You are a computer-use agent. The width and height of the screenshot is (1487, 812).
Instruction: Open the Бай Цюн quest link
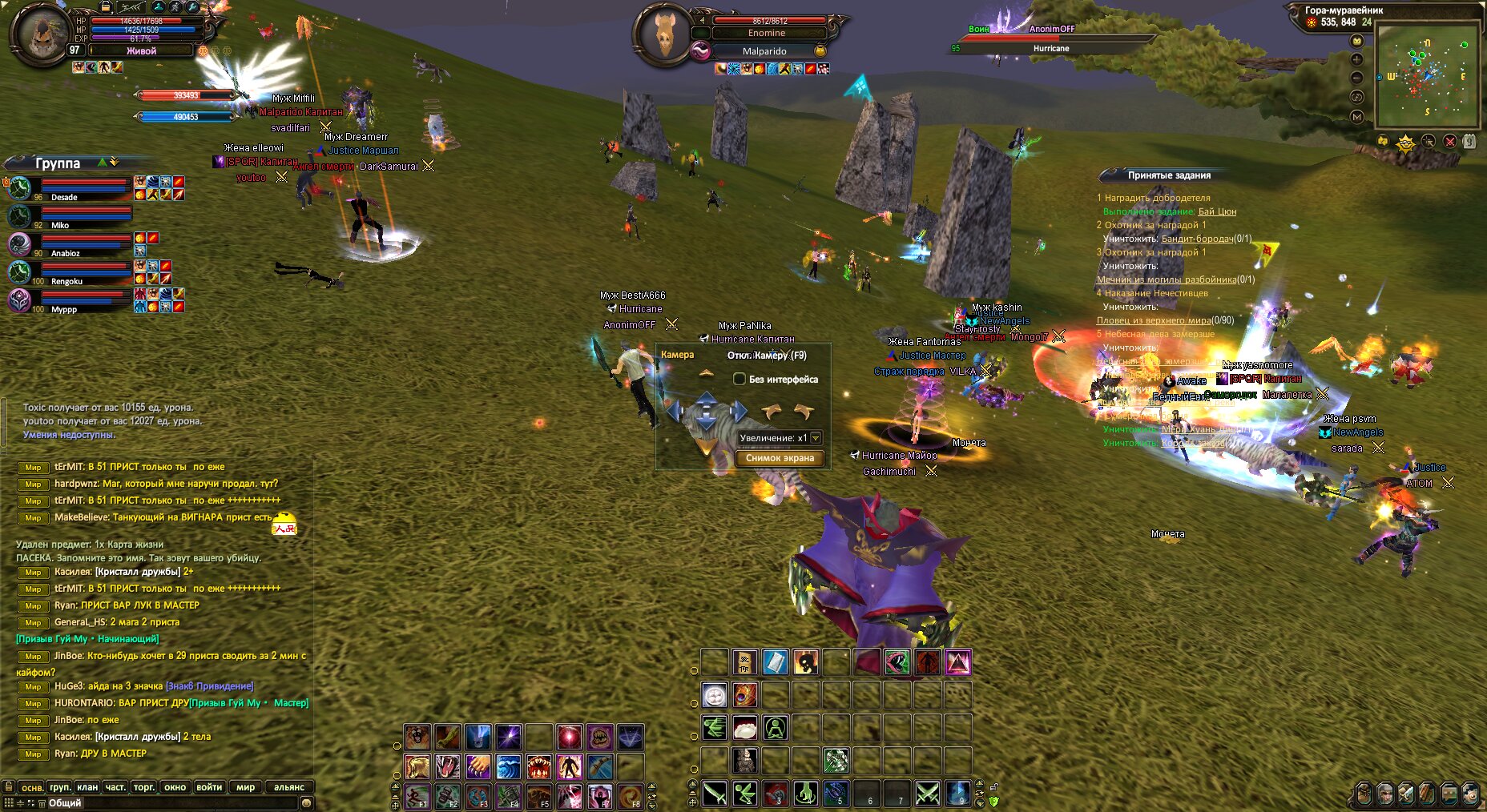tap(1217, 211)
